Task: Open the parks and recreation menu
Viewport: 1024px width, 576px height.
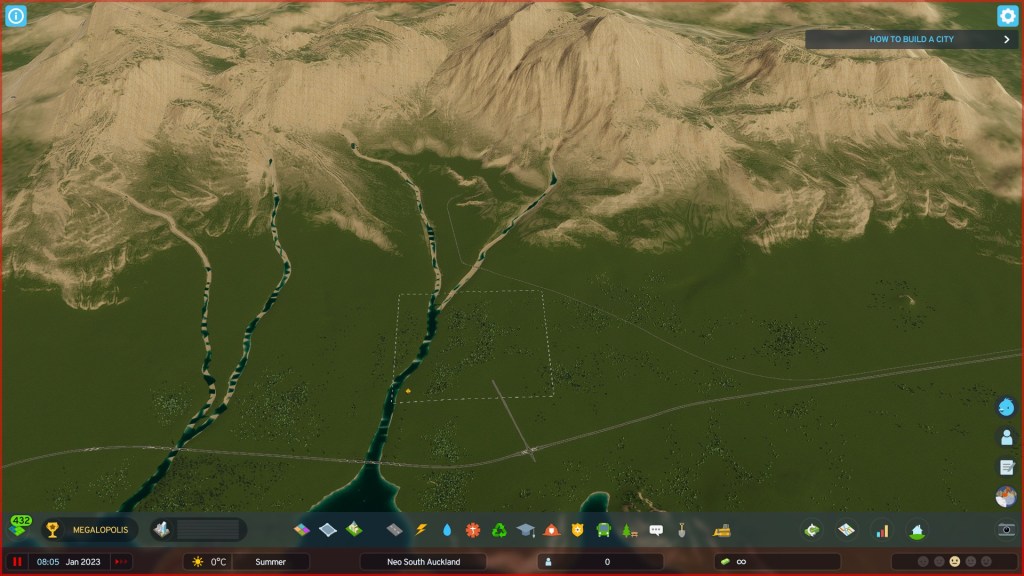Action: (x=629, y=530)
